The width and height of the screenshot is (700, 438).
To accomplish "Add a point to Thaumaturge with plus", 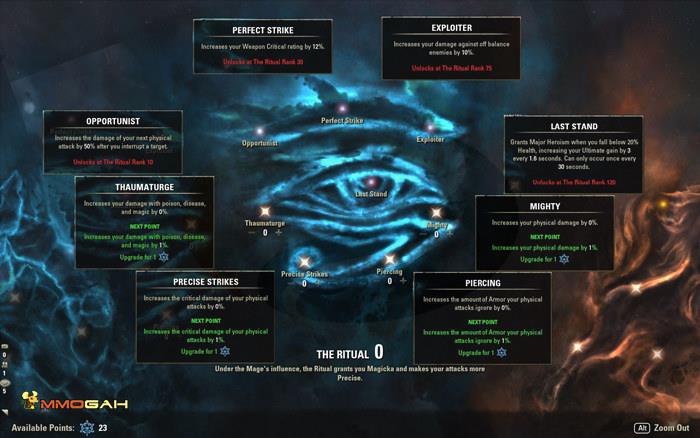I will pyautogui.click(x=279, y=232).
